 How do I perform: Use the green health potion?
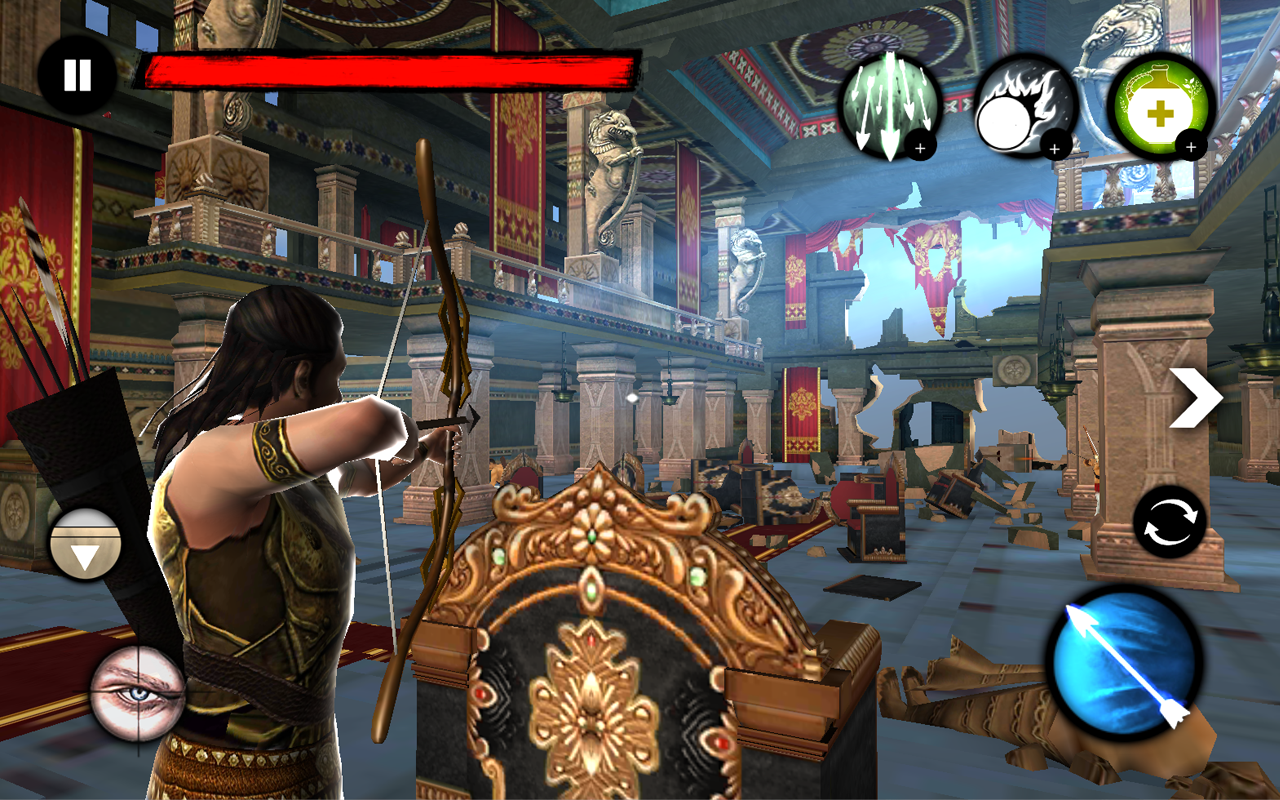[1158, 105]
